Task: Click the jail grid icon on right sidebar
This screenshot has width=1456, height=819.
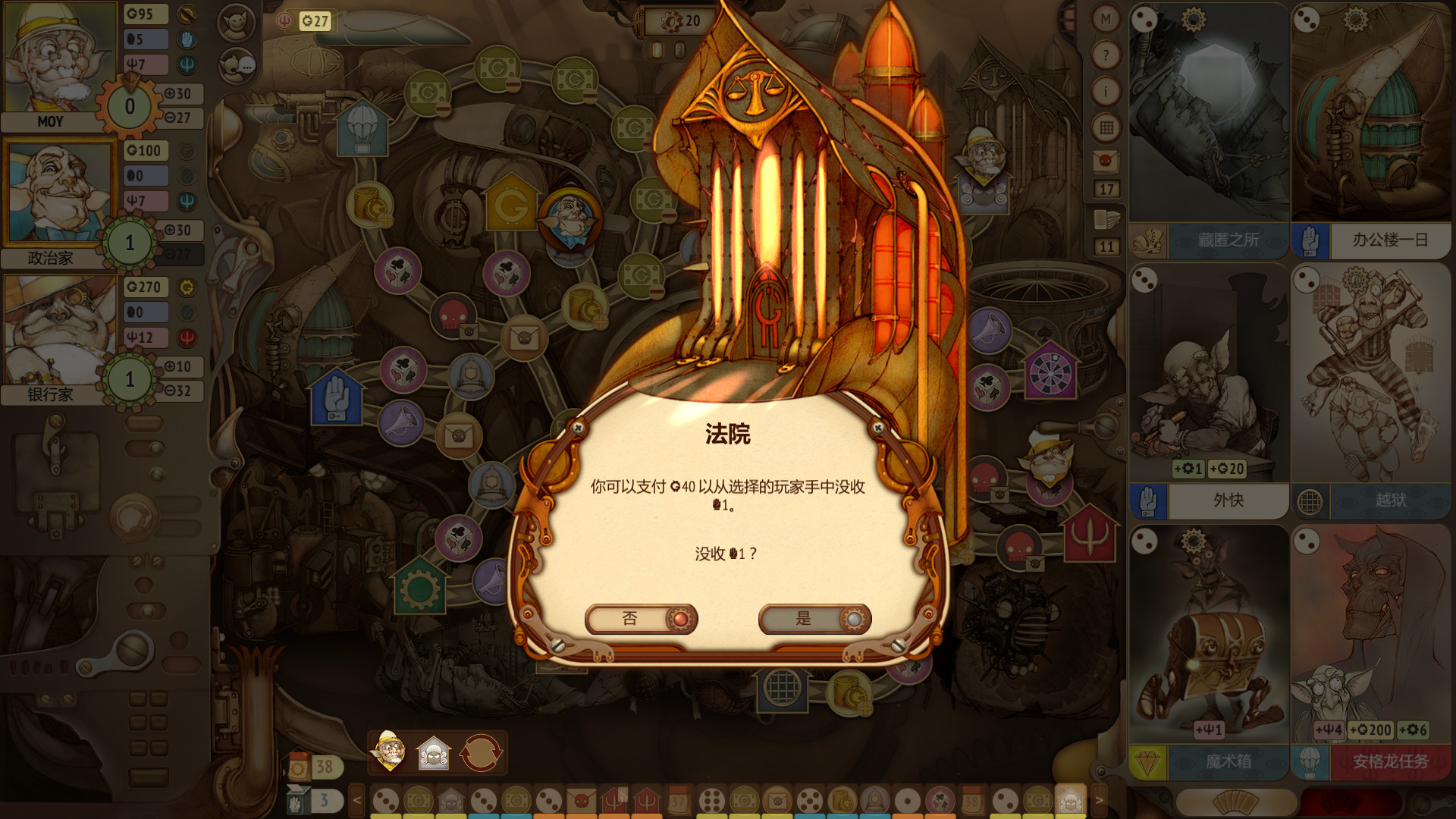Action: pyautogui.click(x=1106, y=125)
